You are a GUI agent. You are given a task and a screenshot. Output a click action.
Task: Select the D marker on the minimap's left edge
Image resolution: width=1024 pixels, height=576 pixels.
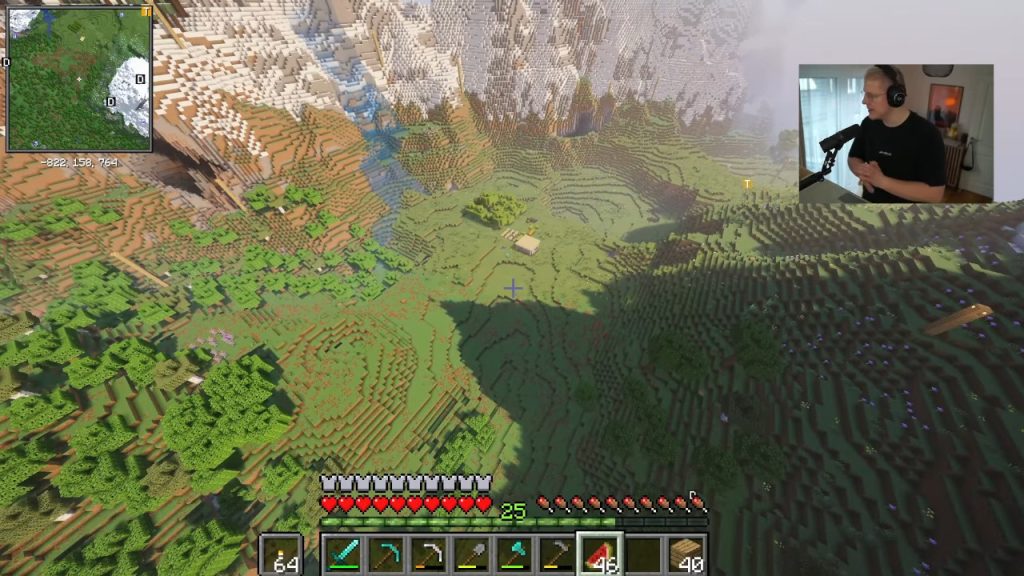coord(7,63)
